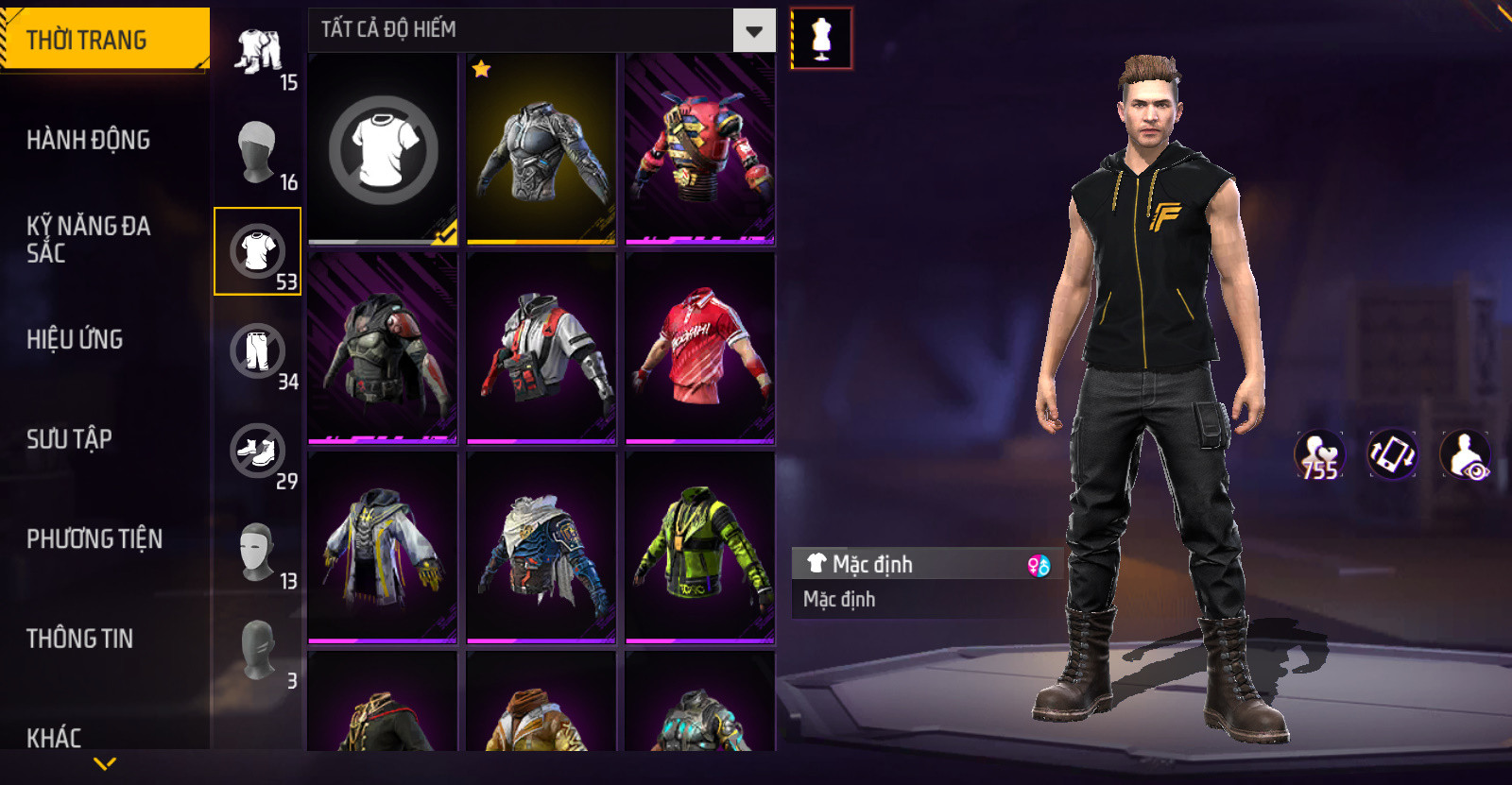Equip the starred grey armored top
Viewport: 1512px width, 785px height.
click(x=541, y=149)
